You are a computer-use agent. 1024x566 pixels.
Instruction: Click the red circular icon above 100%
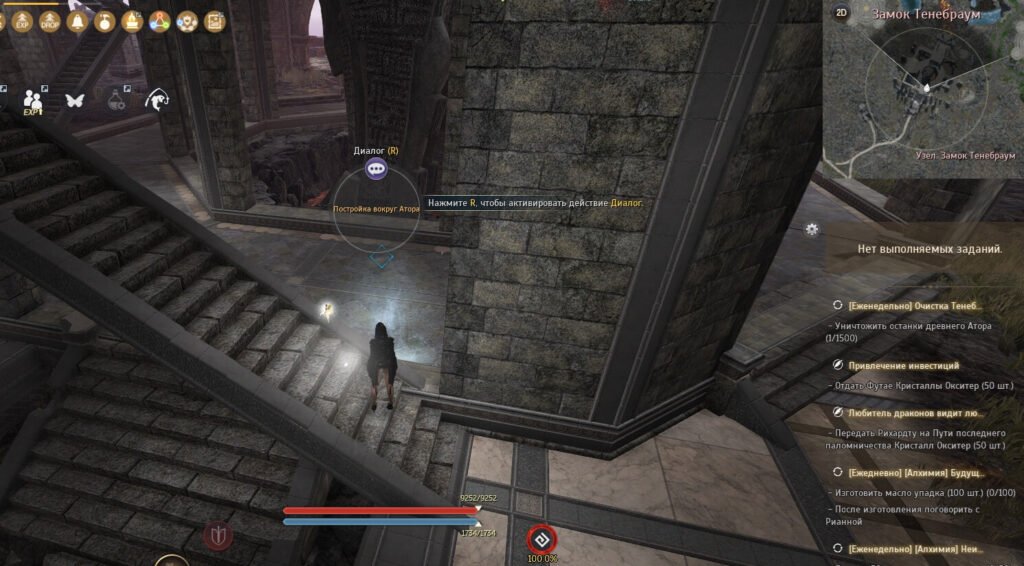pos(541,538)
